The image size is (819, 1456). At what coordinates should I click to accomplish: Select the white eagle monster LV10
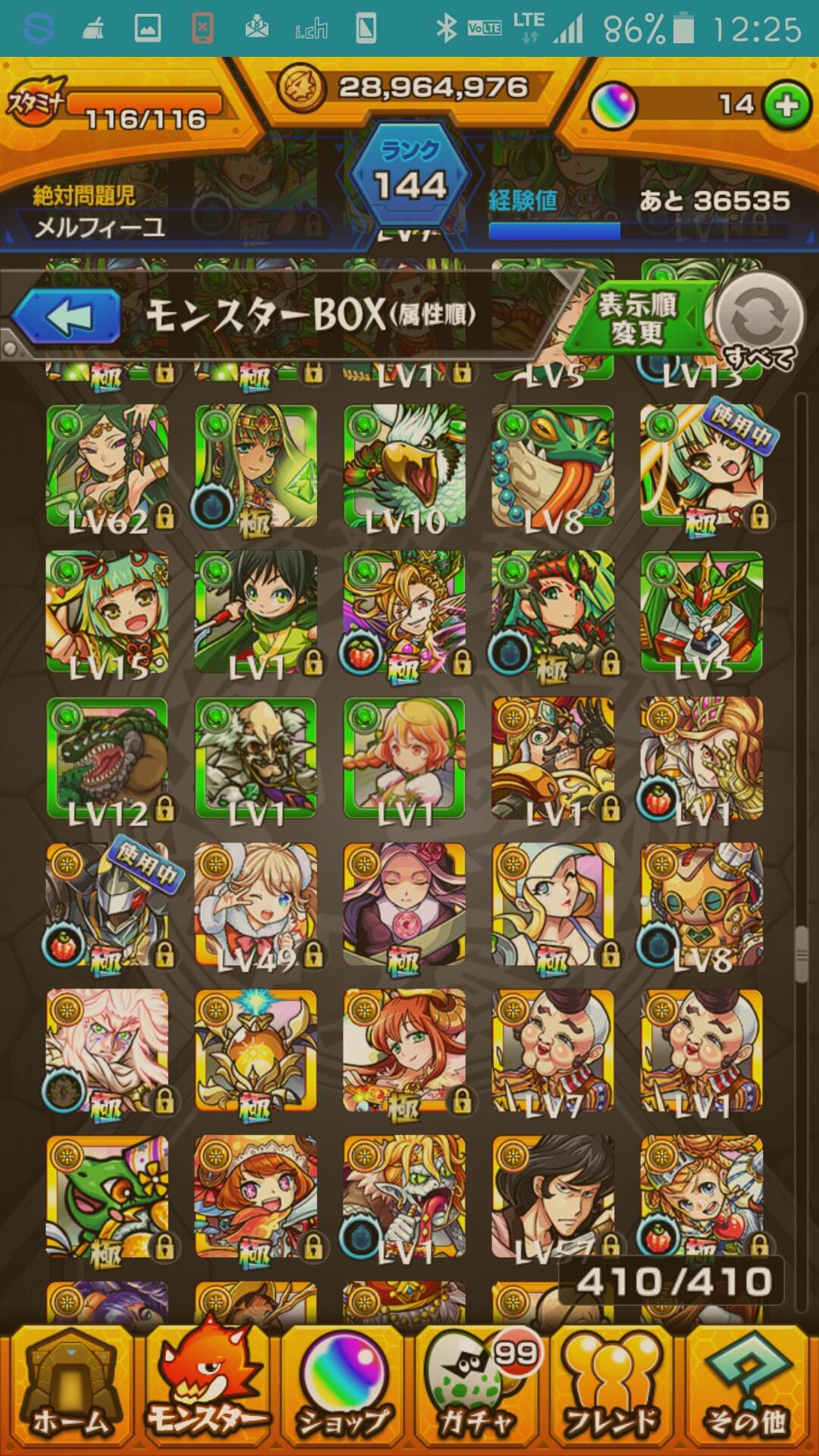[404, 466]
